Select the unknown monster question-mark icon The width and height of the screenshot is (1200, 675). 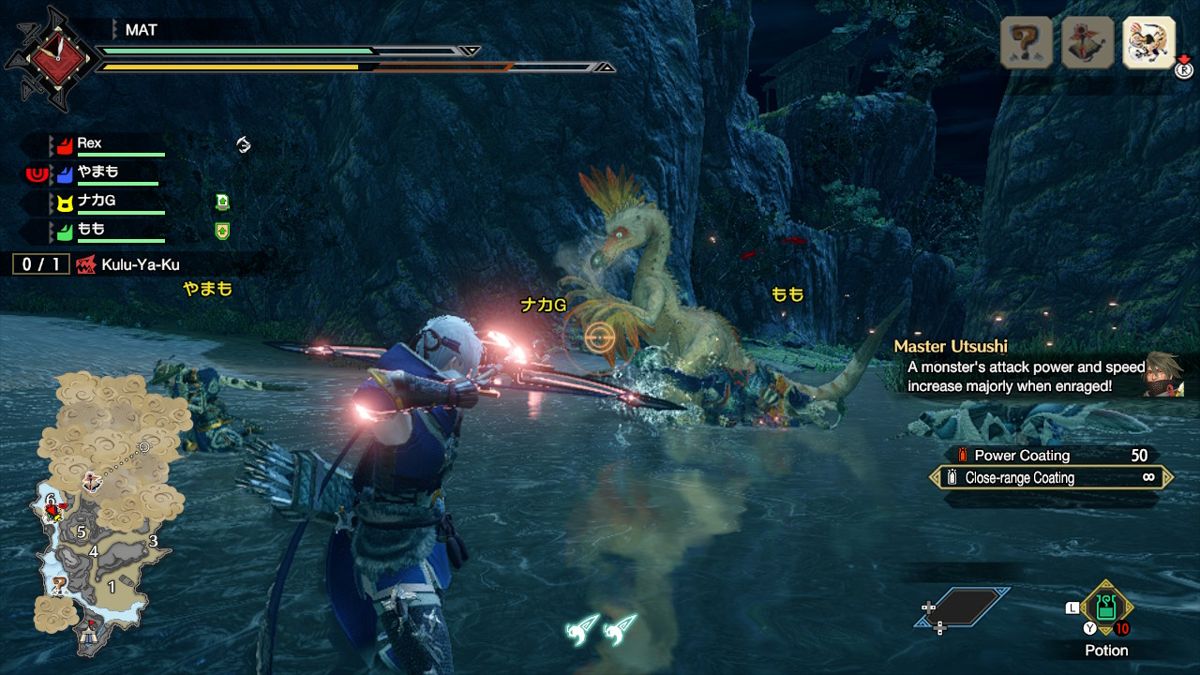(1026, 42)
